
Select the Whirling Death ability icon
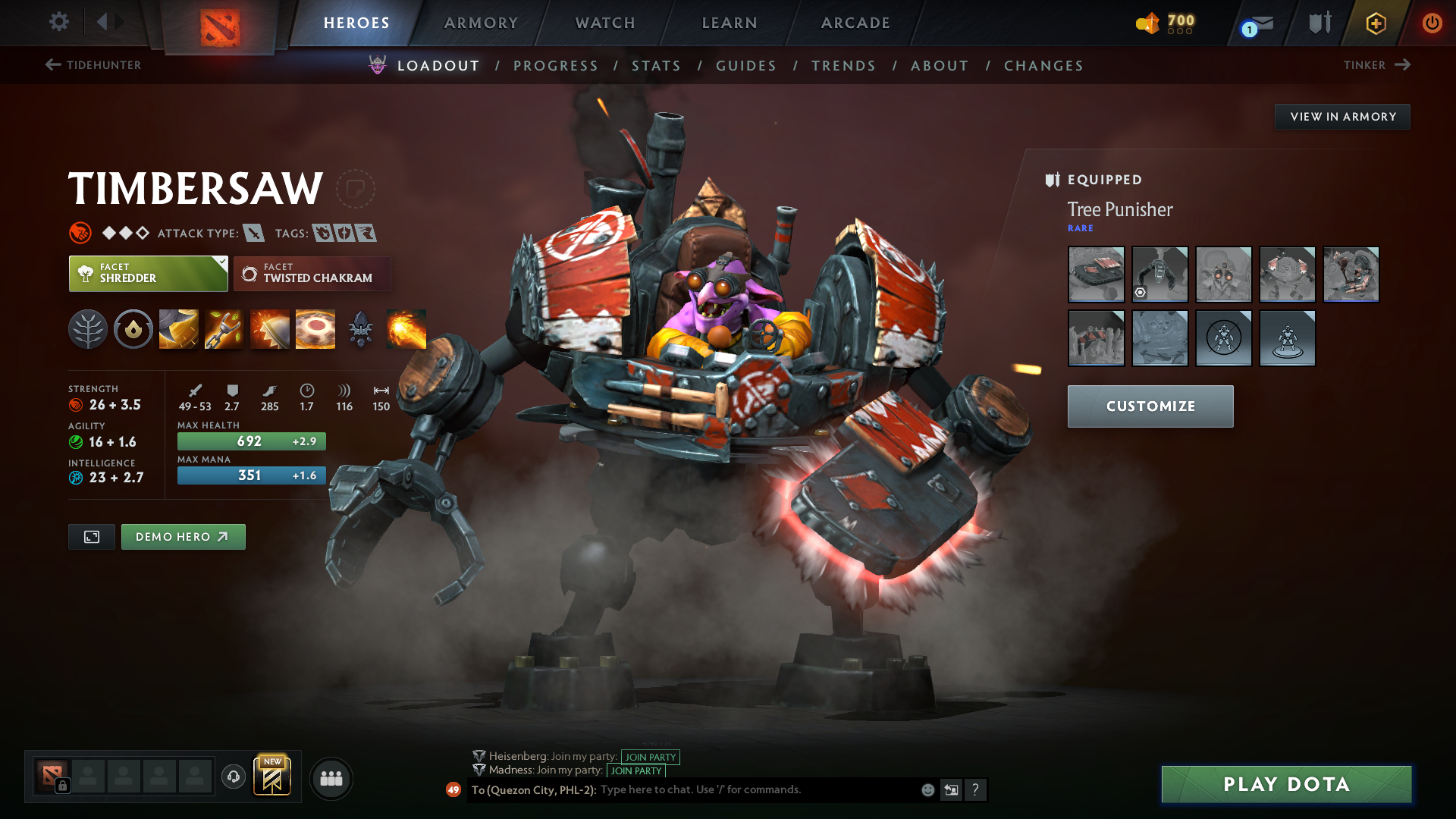point(178,329)
